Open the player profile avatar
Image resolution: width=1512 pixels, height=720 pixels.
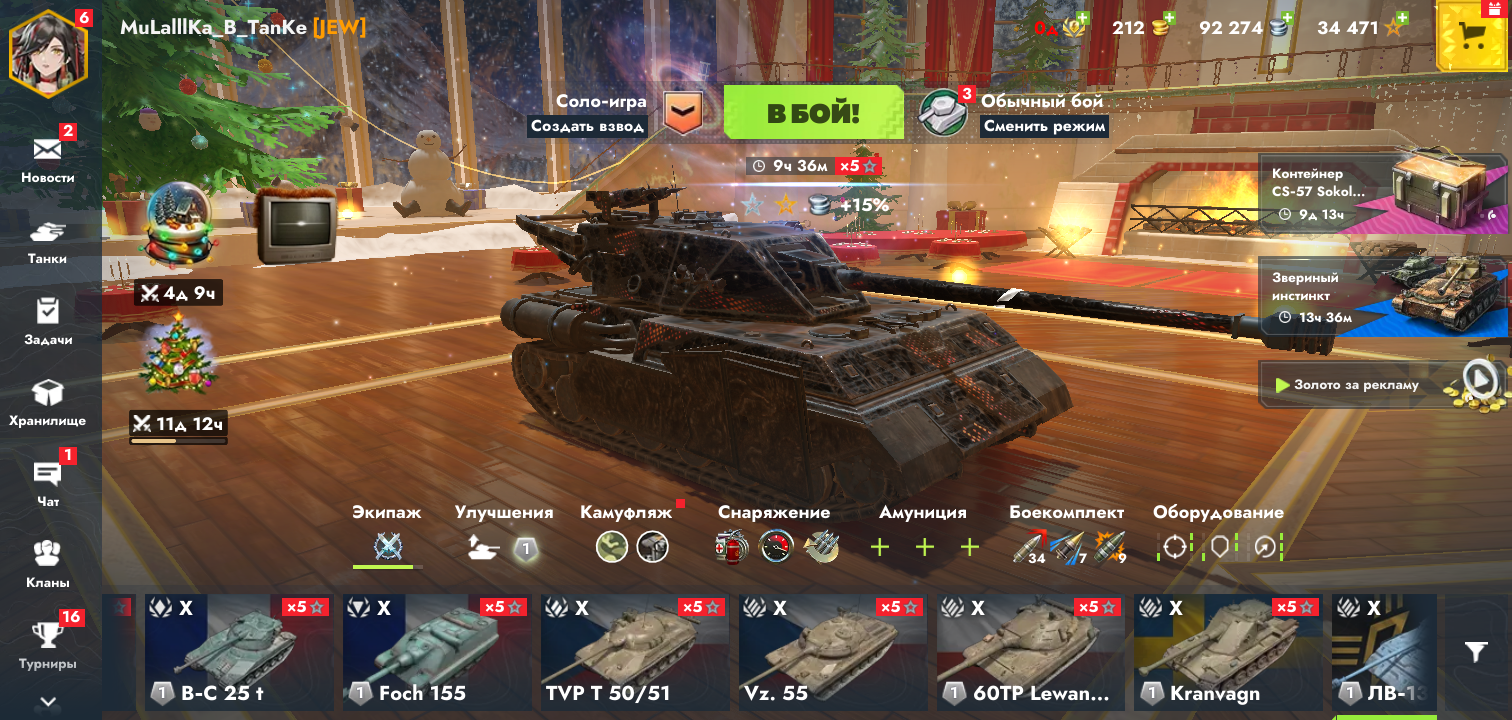click(48, 53)
